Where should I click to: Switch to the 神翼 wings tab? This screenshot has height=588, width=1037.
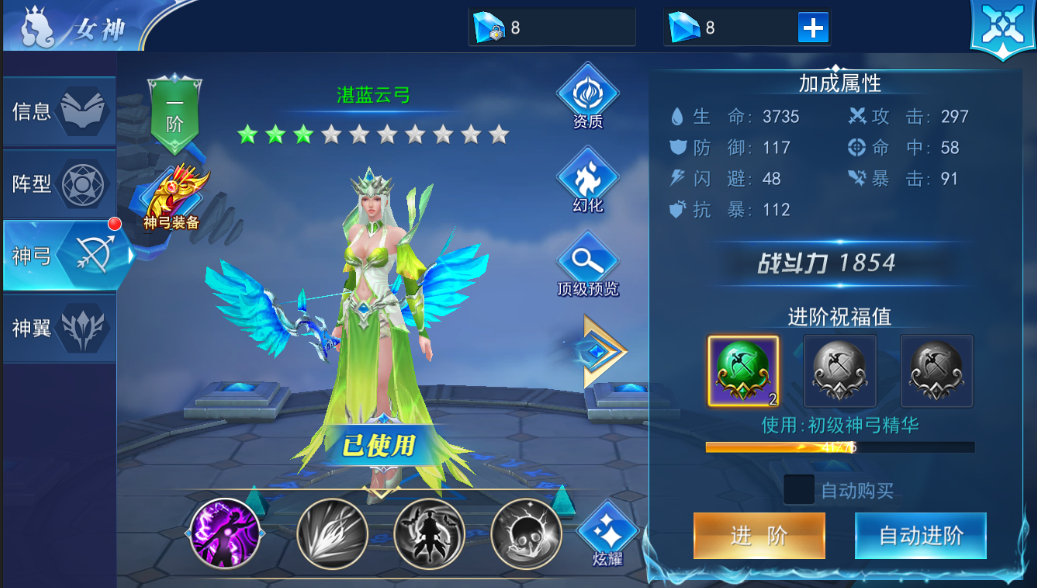[58, 328]
